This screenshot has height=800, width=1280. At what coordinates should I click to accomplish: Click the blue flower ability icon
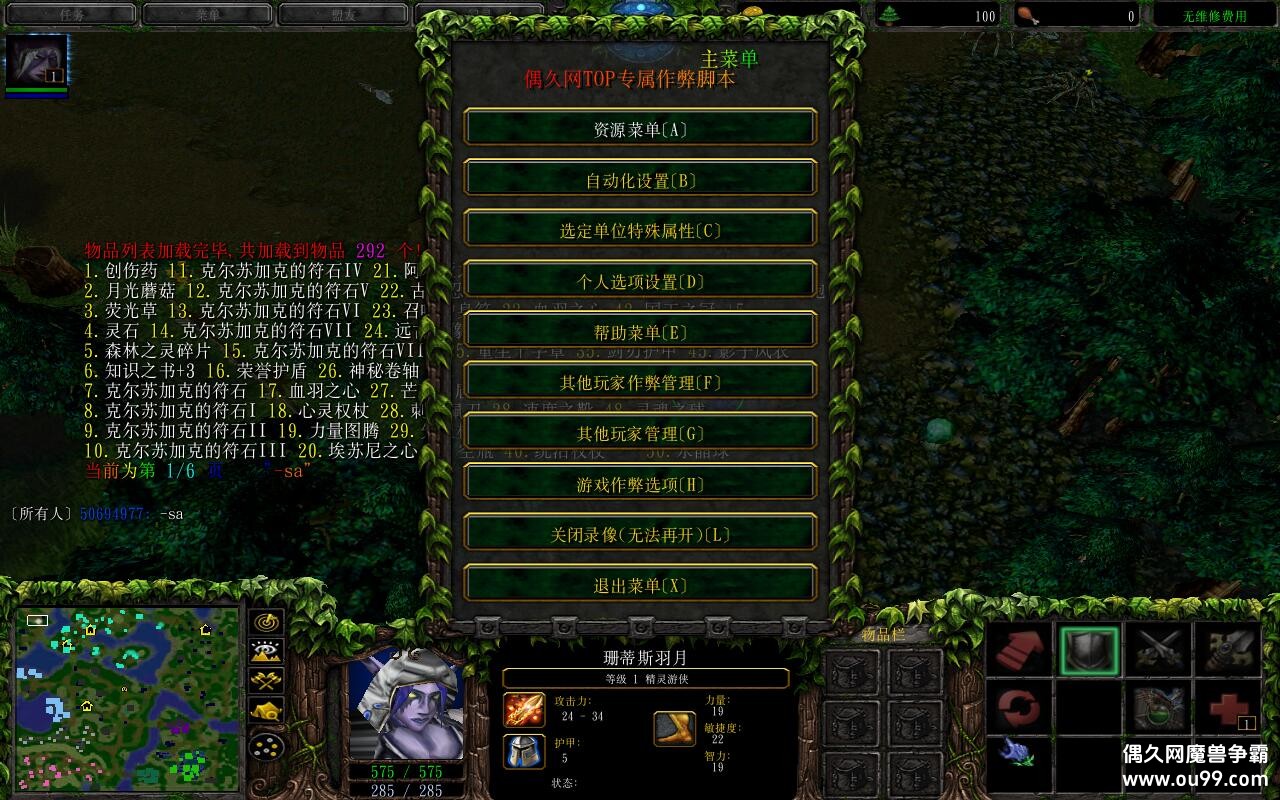1015,754
